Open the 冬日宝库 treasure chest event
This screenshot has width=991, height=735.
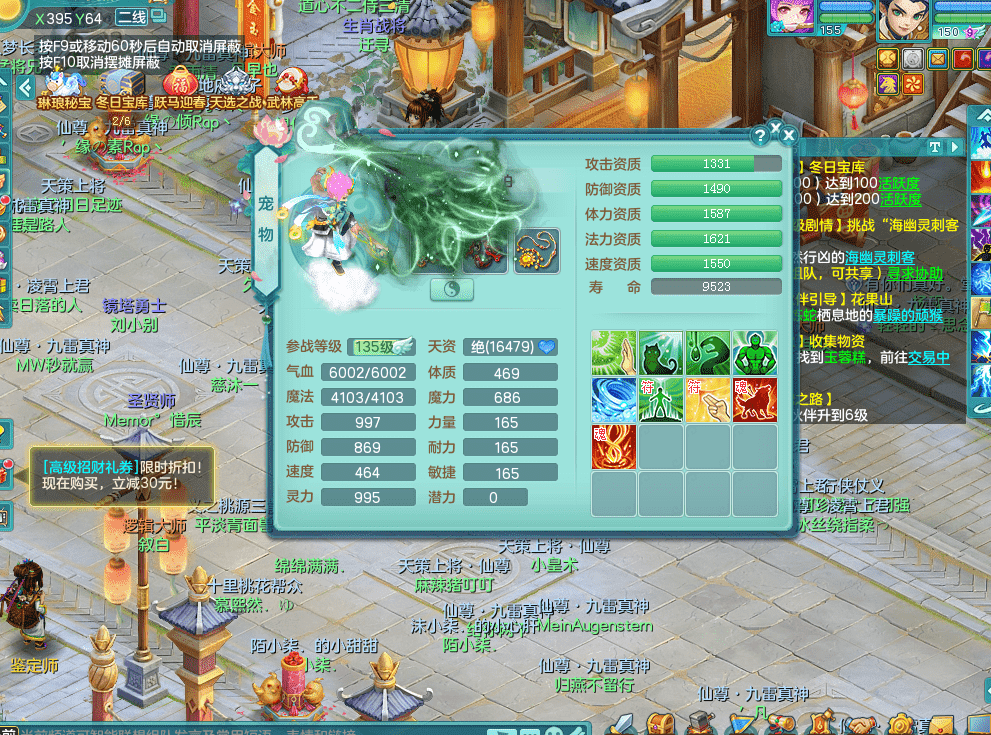(122, 83)
